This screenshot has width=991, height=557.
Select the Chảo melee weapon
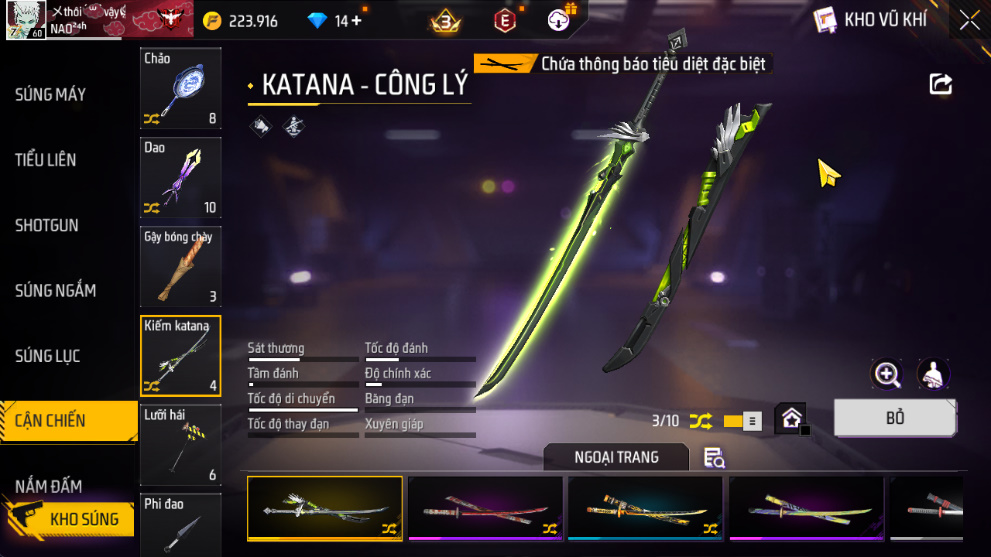tap(180, 88)
